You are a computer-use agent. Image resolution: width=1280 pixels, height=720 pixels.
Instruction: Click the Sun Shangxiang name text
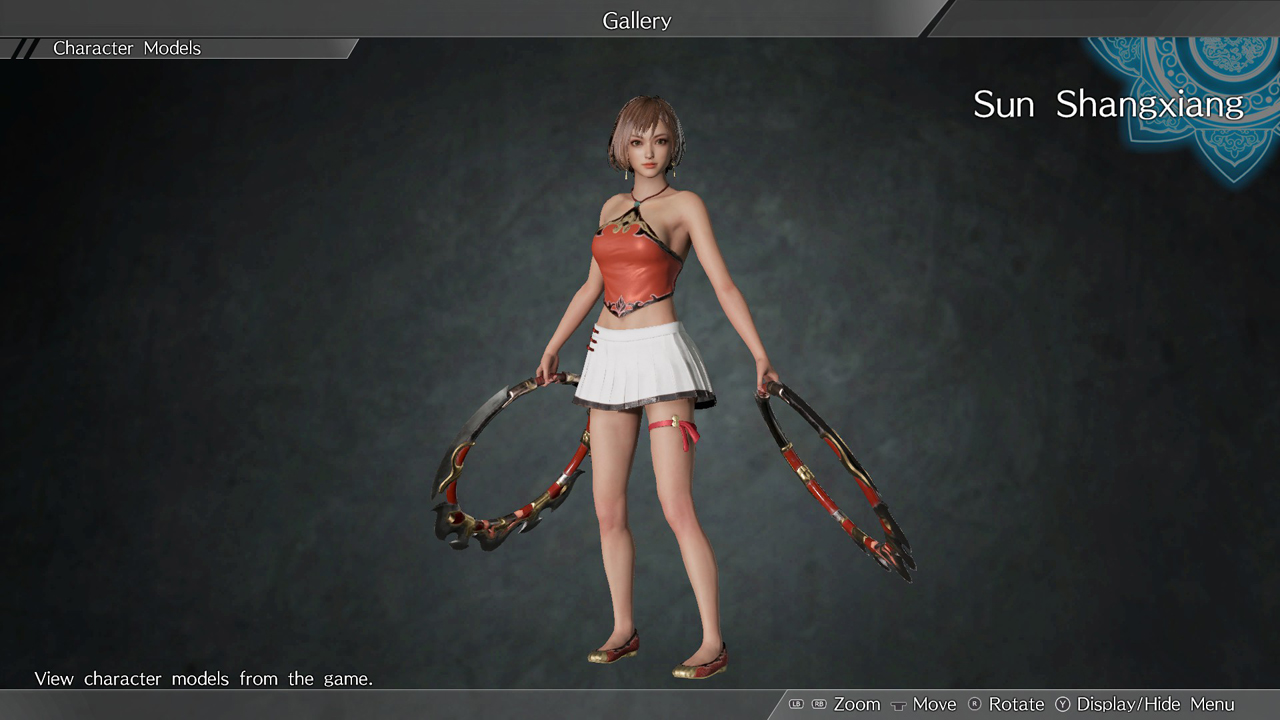(1110, 104)
